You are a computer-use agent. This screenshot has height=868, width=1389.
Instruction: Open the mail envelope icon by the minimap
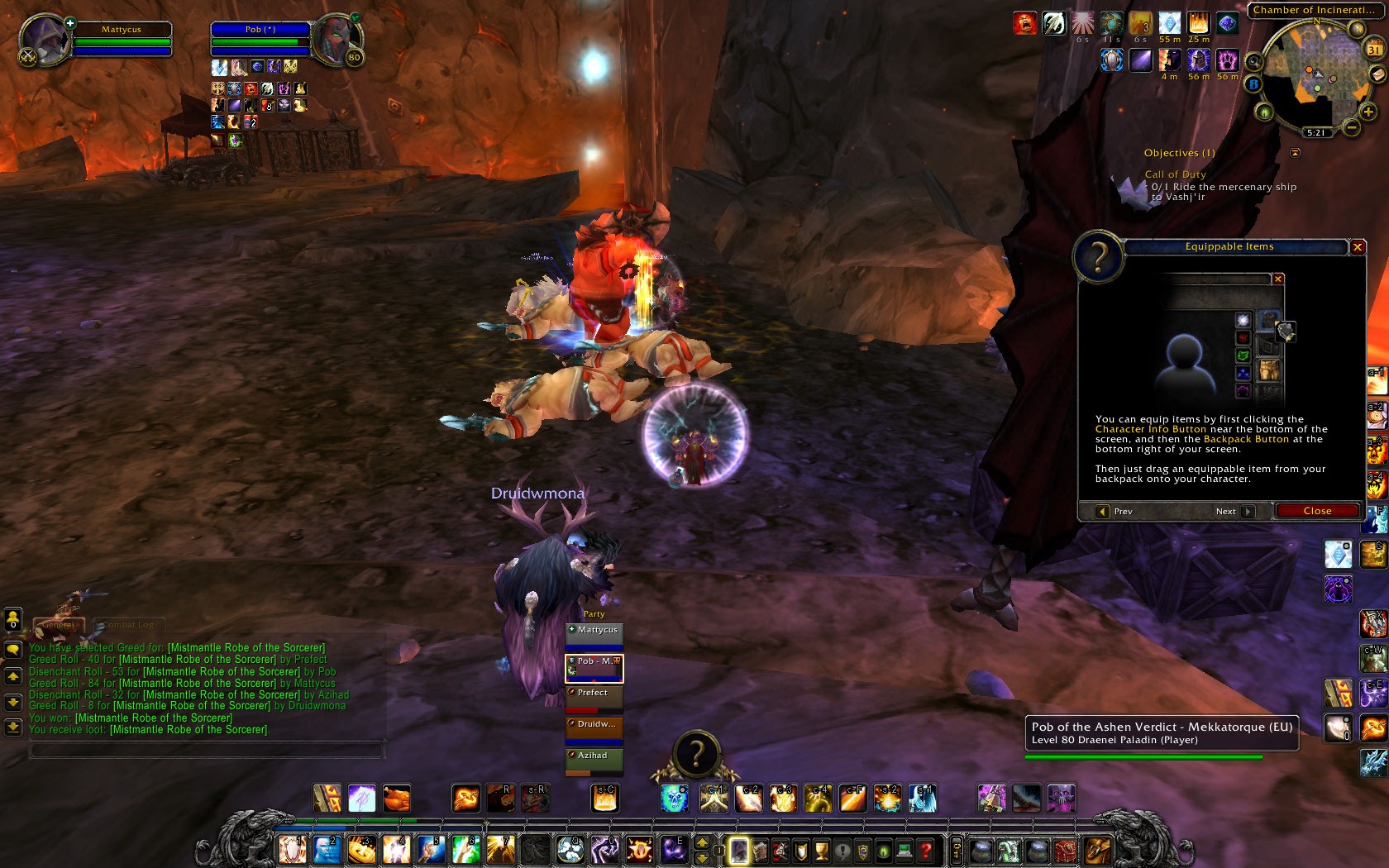(1377, 73)
